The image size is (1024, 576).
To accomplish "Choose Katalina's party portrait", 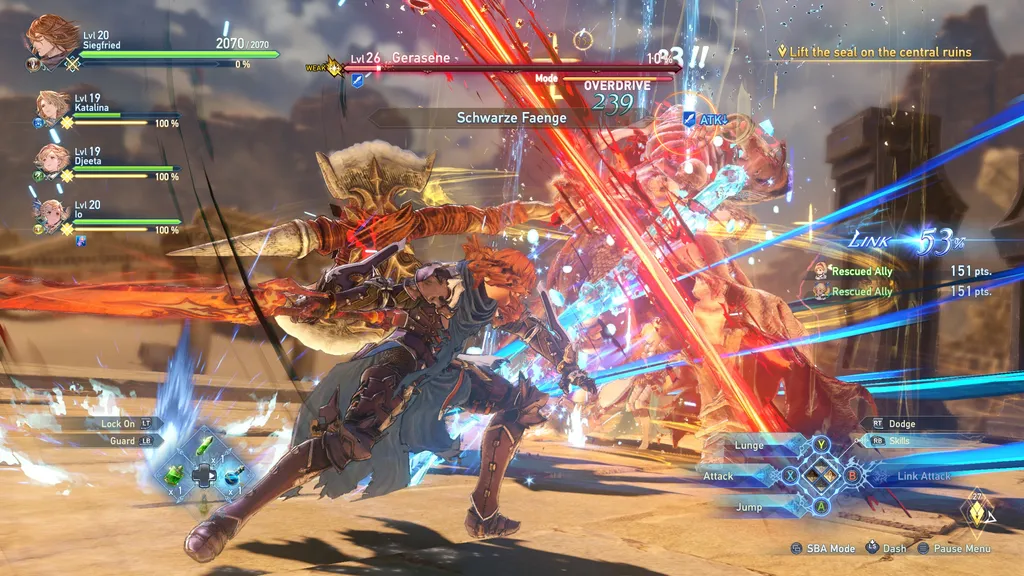I will click(x=52, y=106).
